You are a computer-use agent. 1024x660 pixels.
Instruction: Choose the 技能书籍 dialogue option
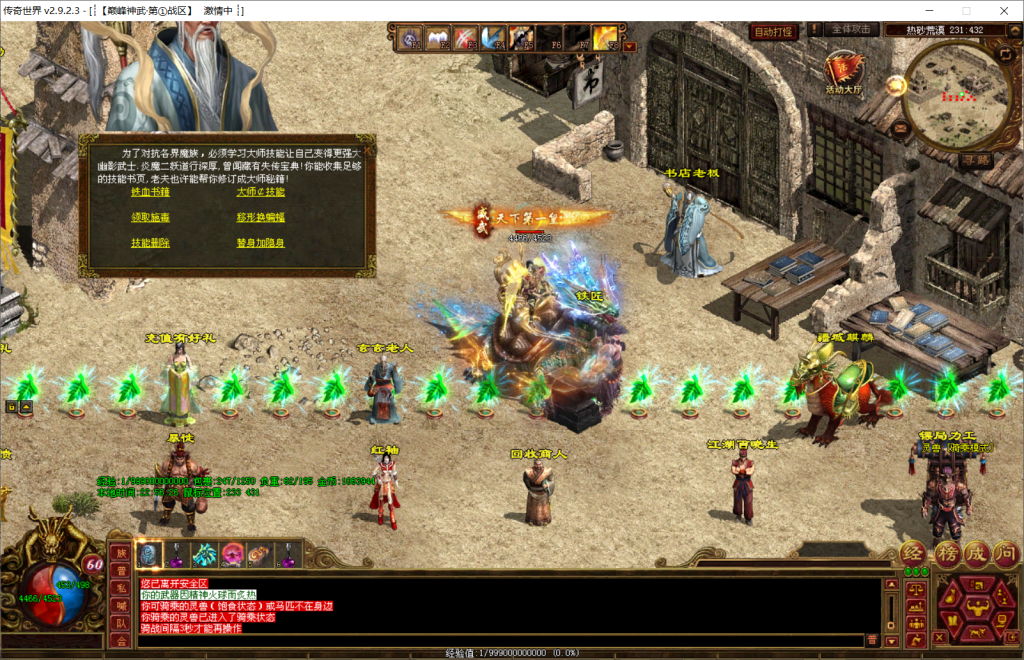coord(150,192)
